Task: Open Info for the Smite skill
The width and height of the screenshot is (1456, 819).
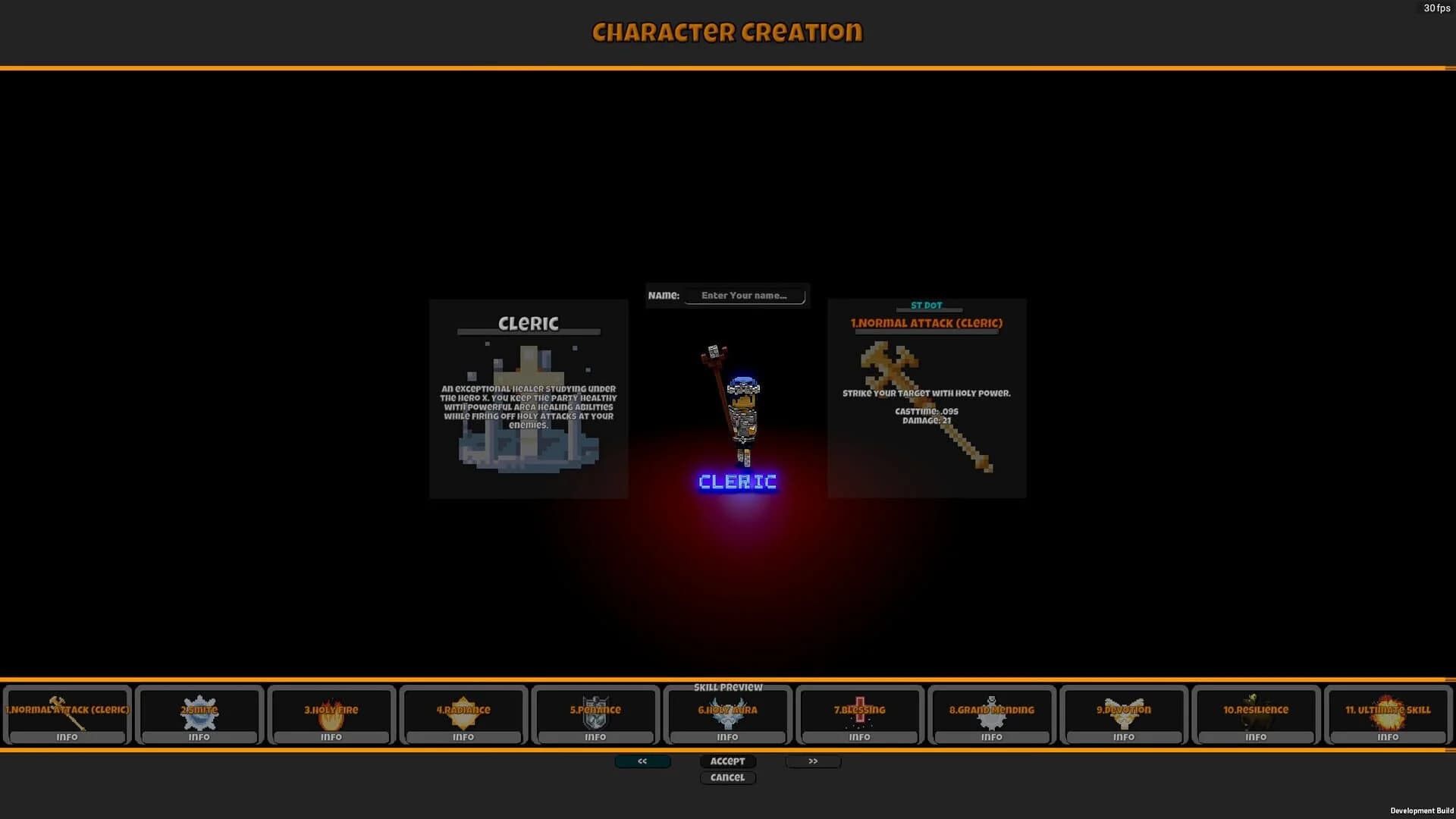Action: (199, 736)
